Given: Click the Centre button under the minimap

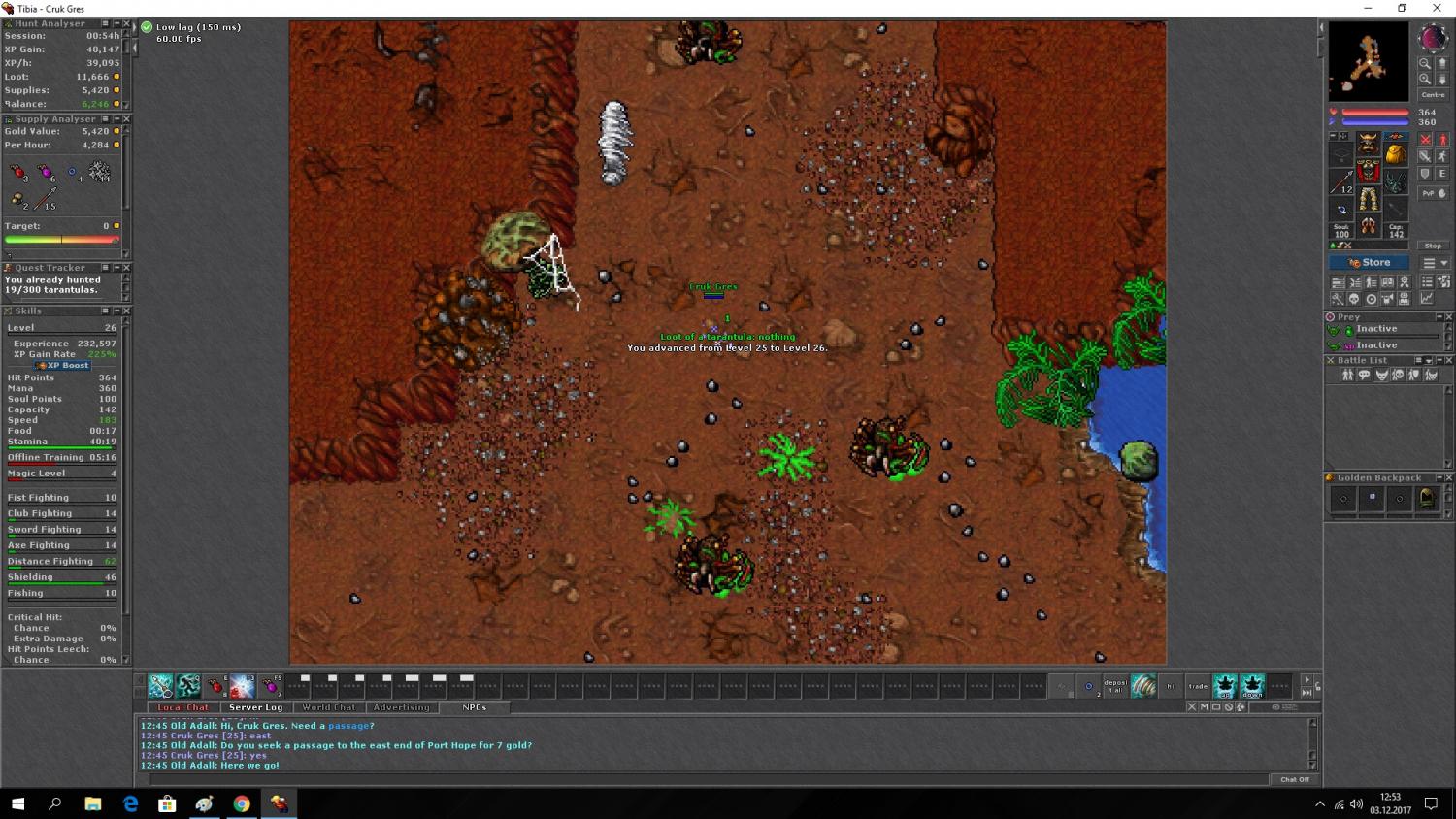Looking at the screenshot, I should tap(1433, 95).
